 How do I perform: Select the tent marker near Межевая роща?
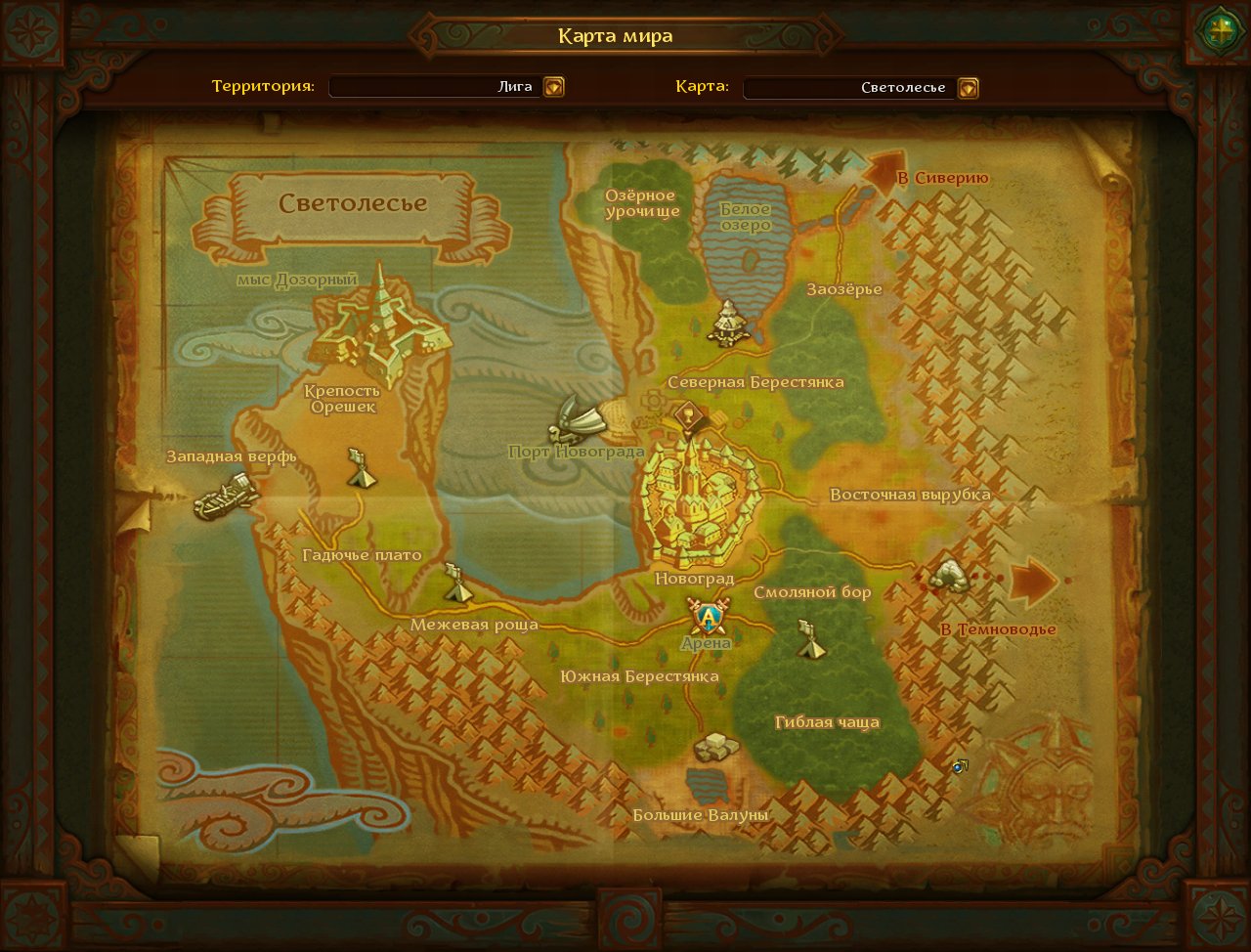tap(456, 583)
